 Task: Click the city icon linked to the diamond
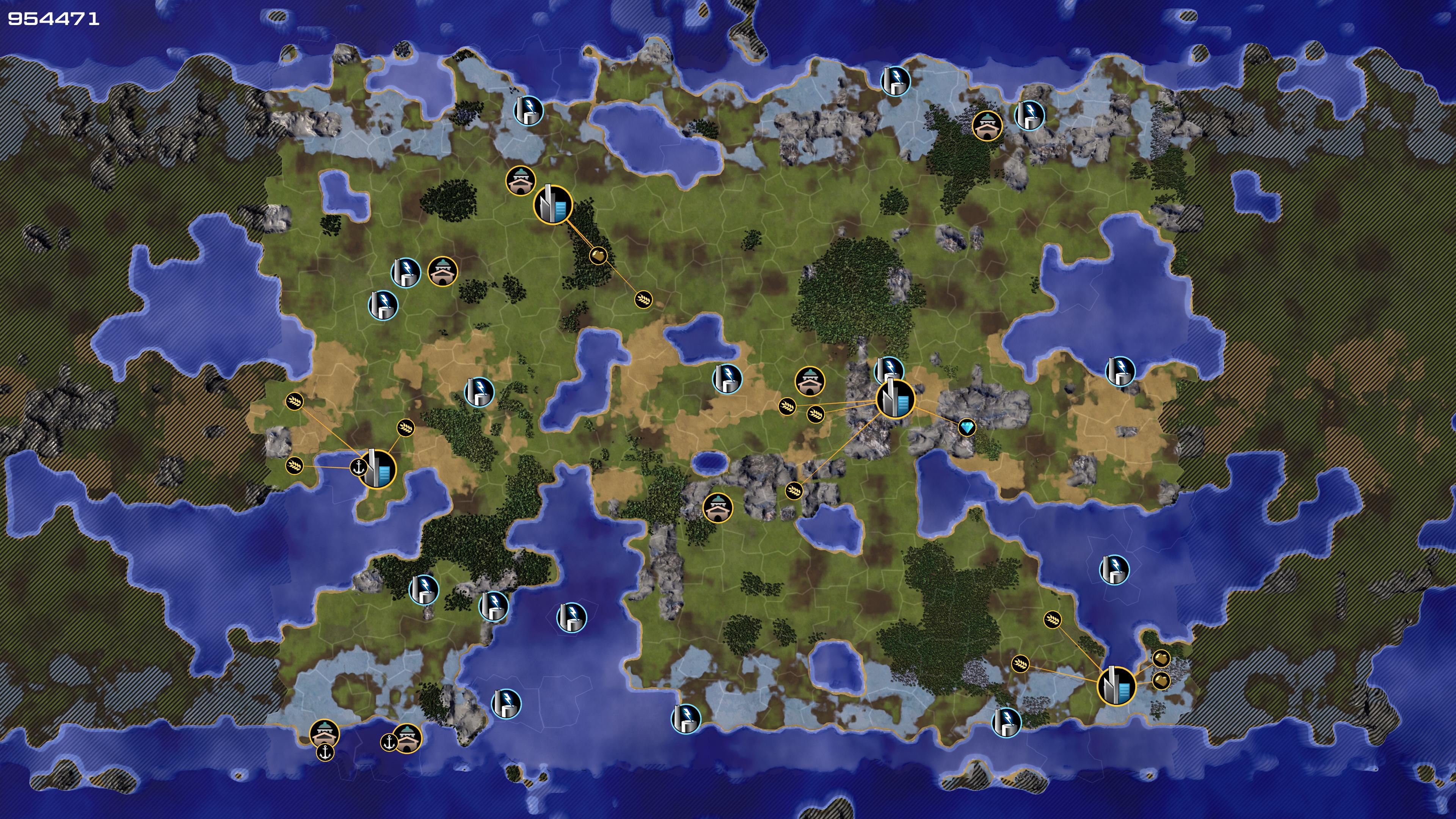pyautogui.click(x=895, y=399)
